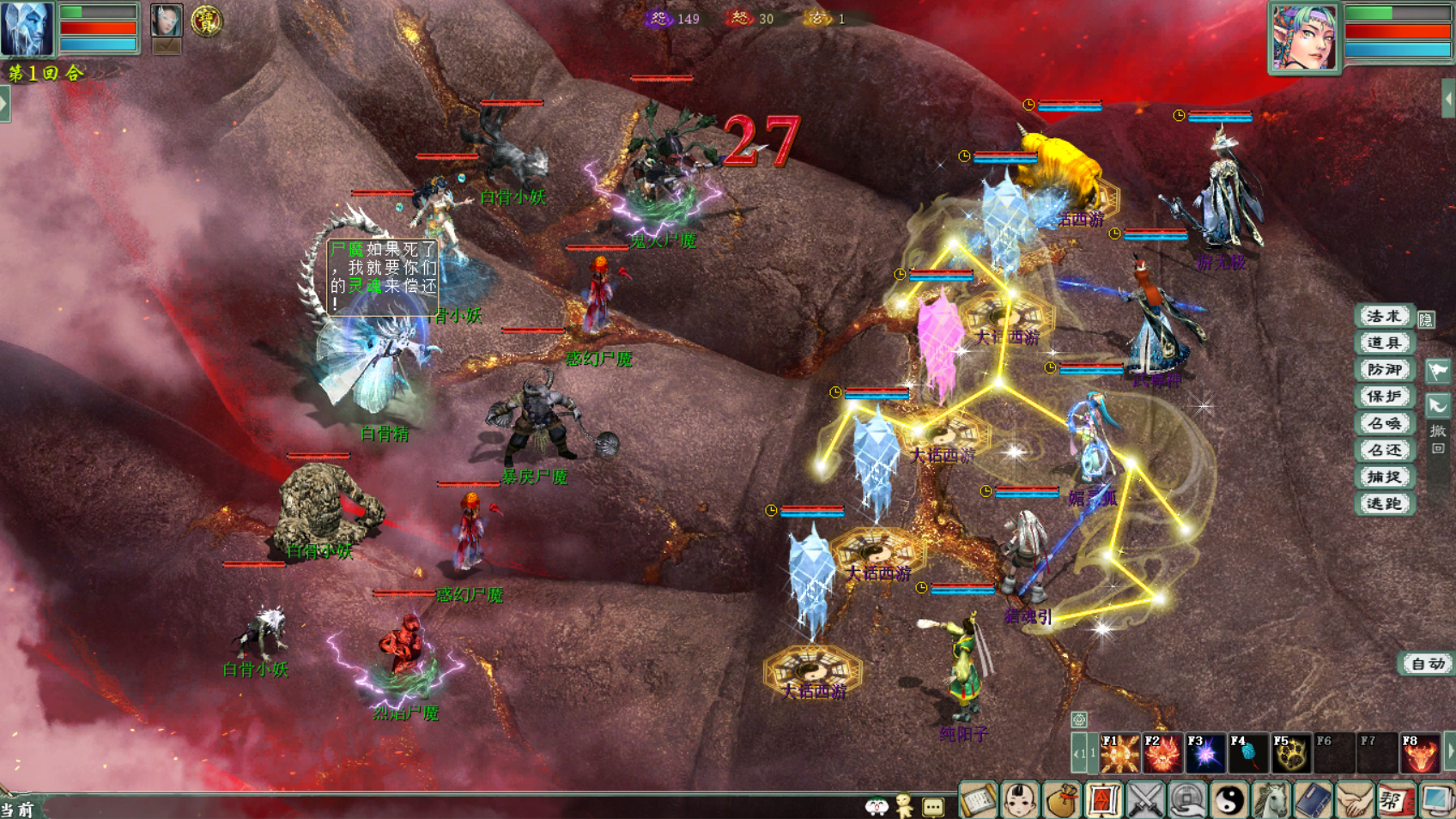Open the white horse mount icon
1456x819 pixels.
1271,801
